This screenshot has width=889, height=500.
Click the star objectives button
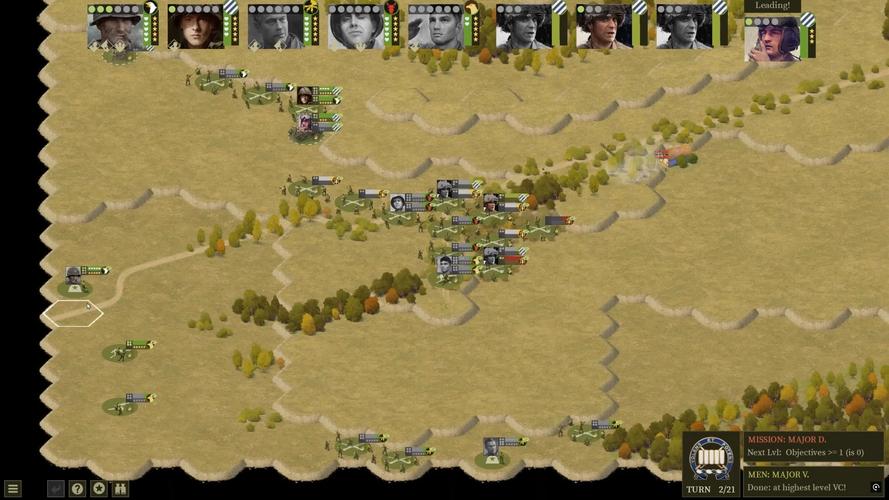click(99, 489)
